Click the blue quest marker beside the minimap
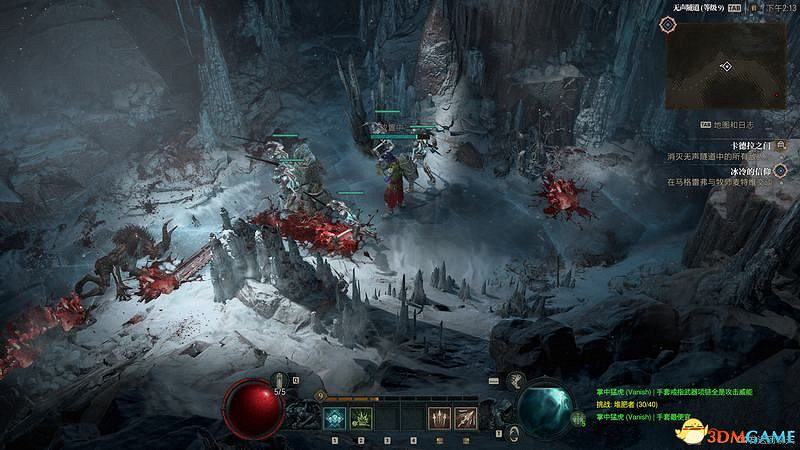The width and height of the screenshot is (800, 450). (x=668, y=23)
